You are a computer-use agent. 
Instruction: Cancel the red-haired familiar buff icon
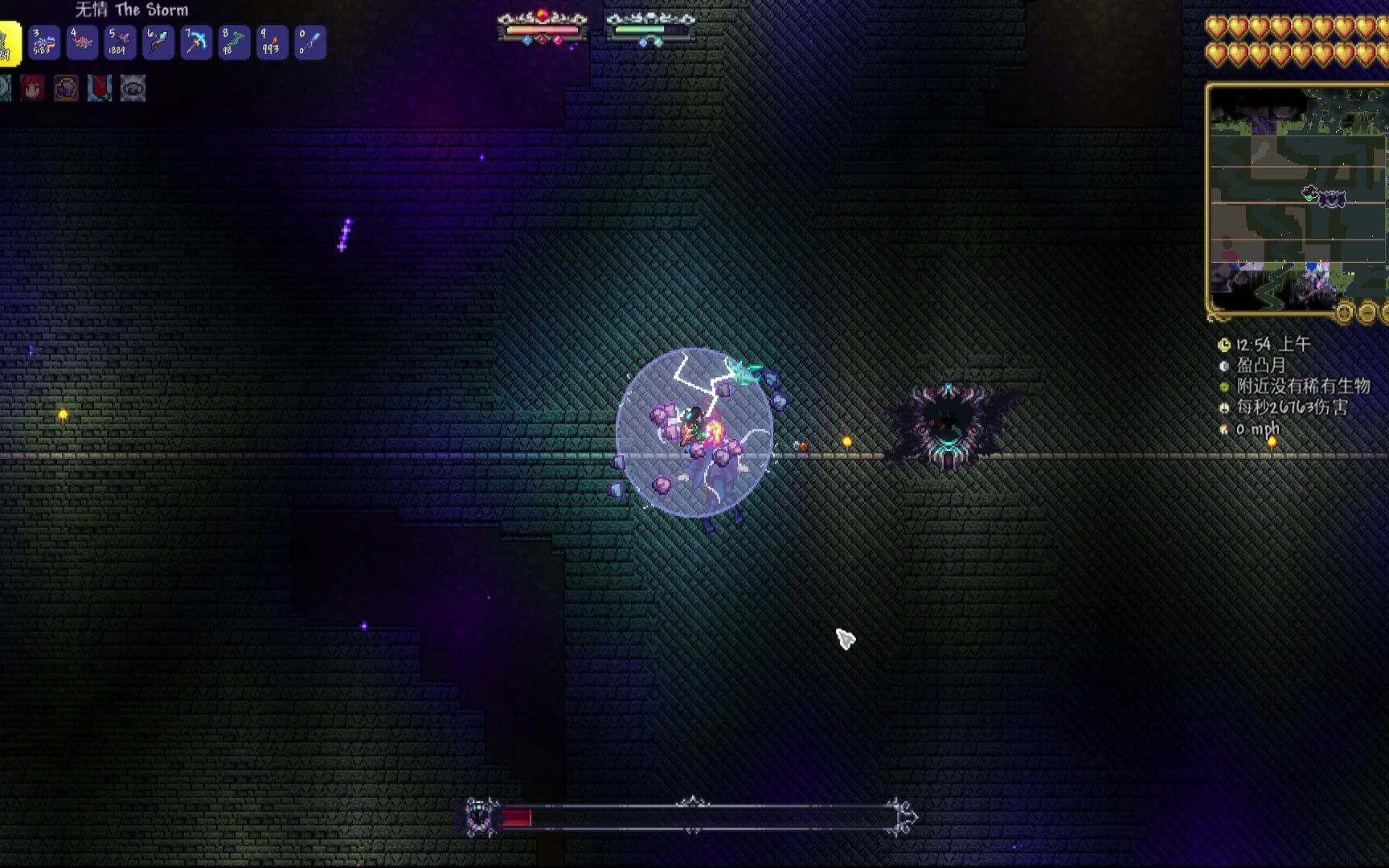(32, 88)
